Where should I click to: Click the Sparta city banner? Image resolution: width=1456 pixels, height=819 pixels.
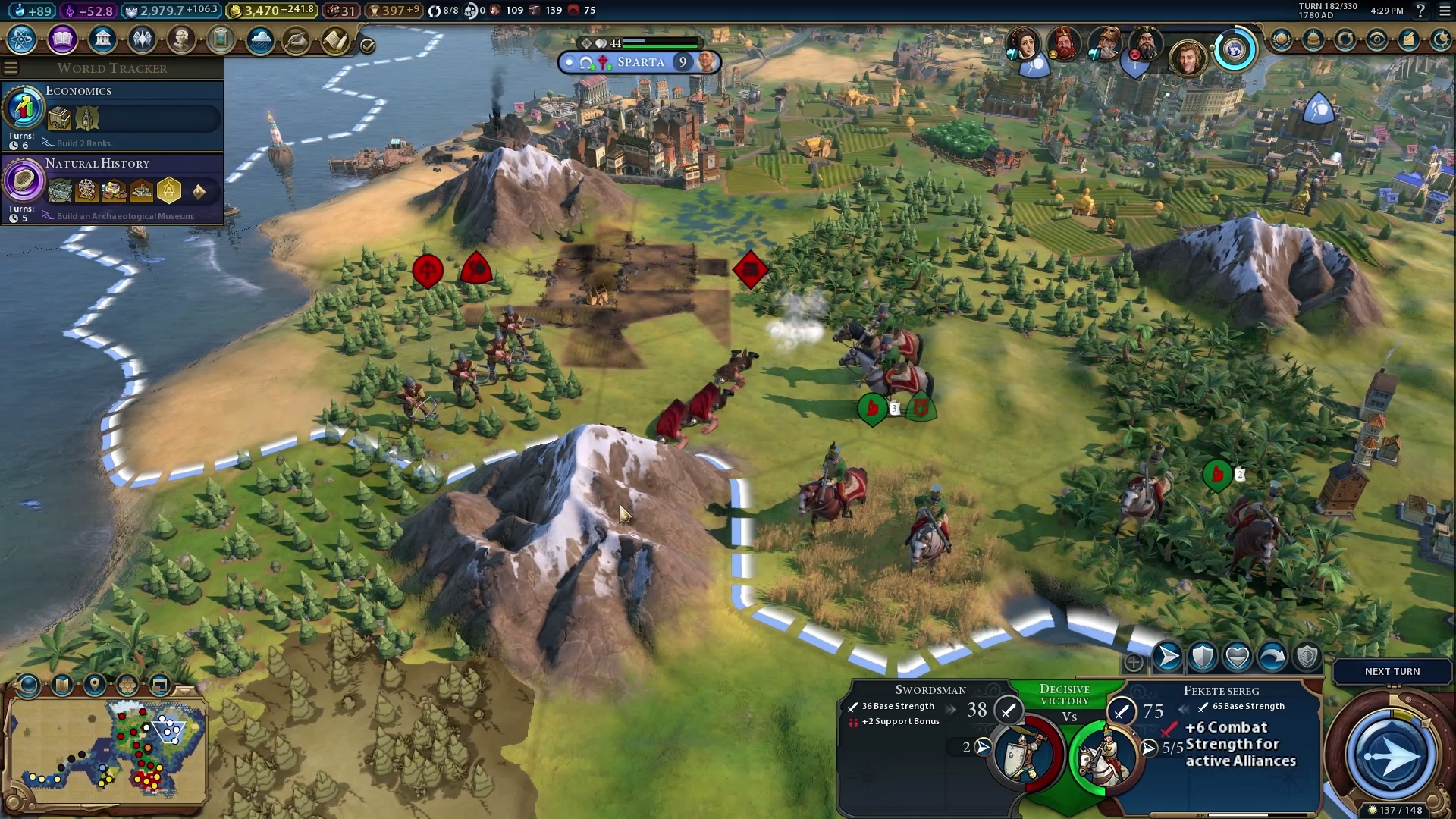pyautogui.click(x=639, y=62)
